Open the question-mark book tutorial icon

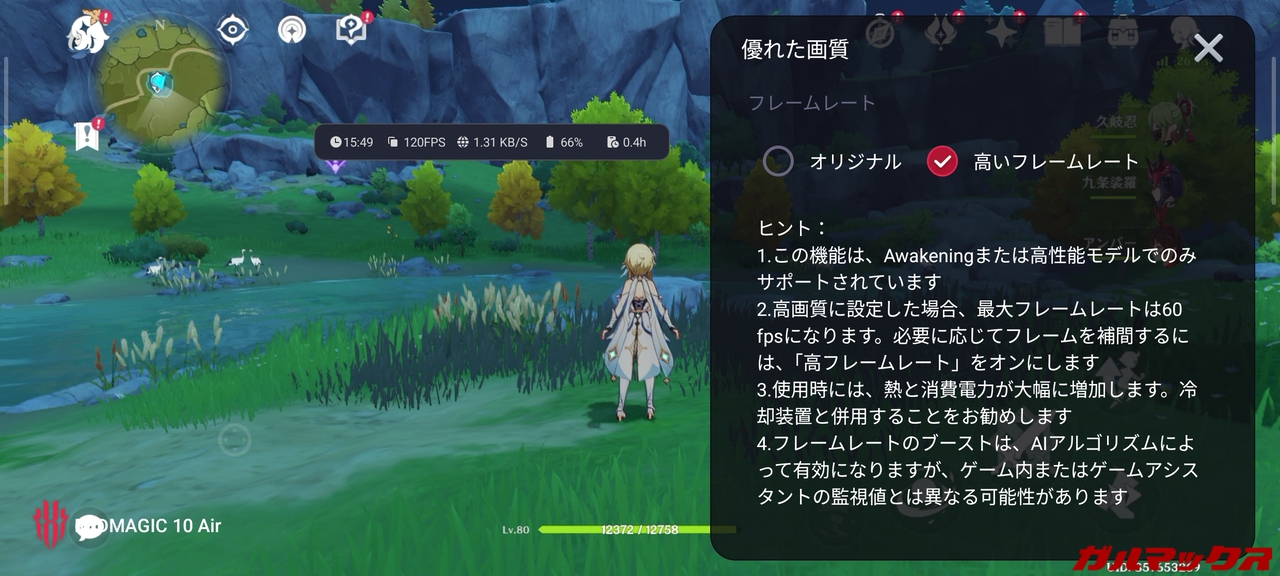[351, 30]
